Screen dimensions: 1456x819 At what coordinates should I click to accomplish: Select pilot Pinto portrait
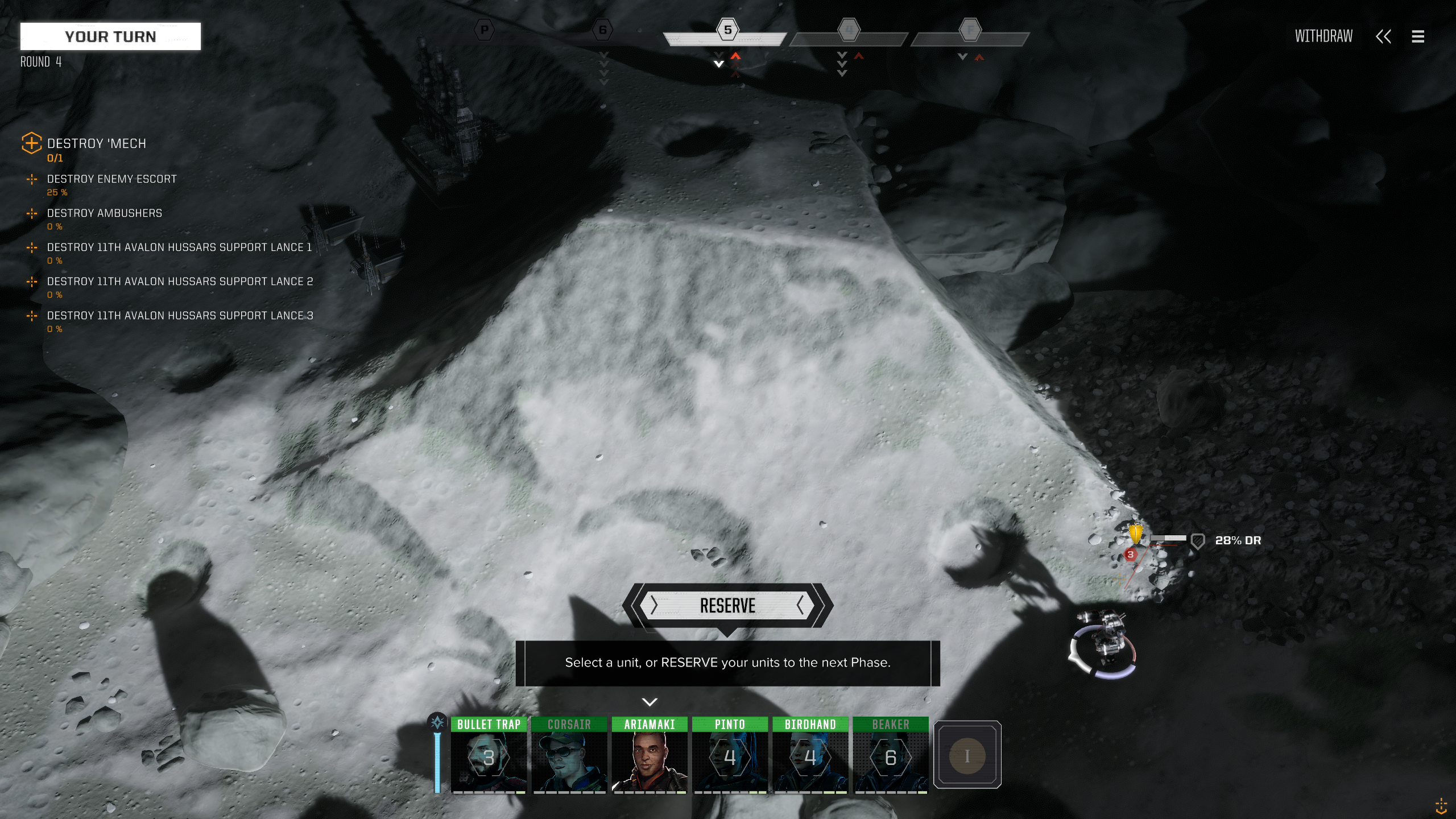click(730, 756)
